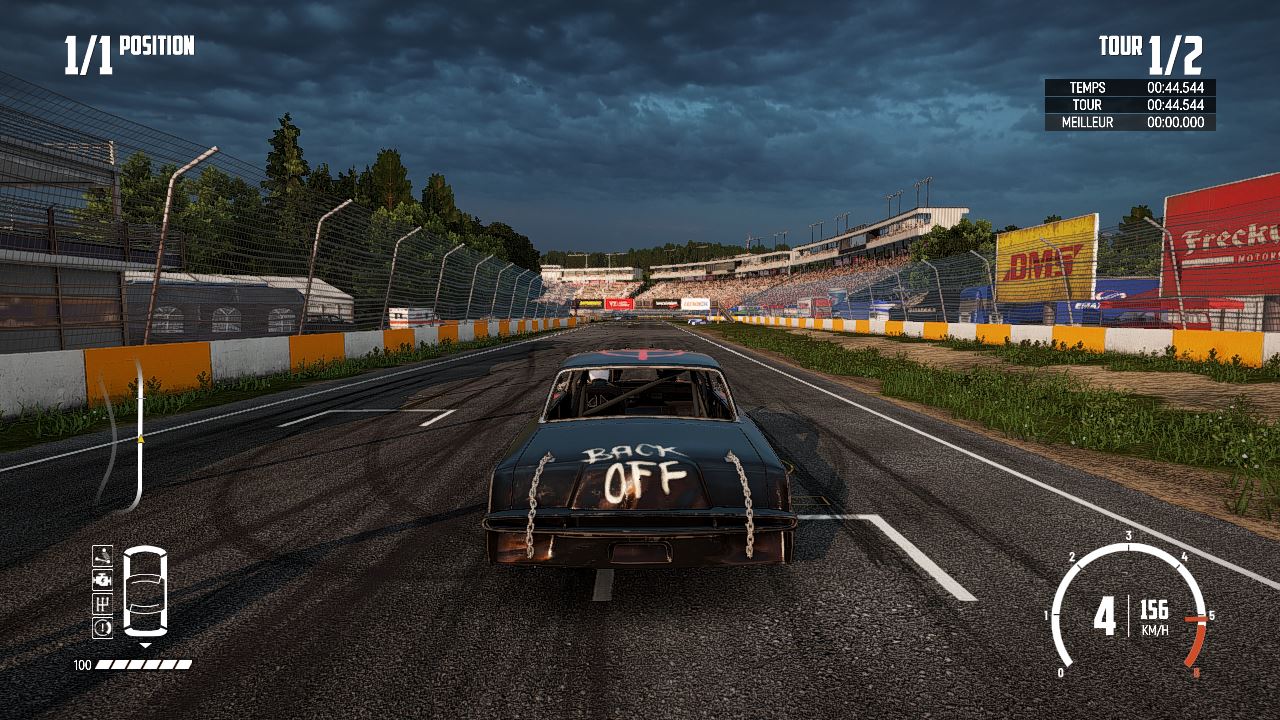Expand the arrow below the car diagram

tap(146, 645)
